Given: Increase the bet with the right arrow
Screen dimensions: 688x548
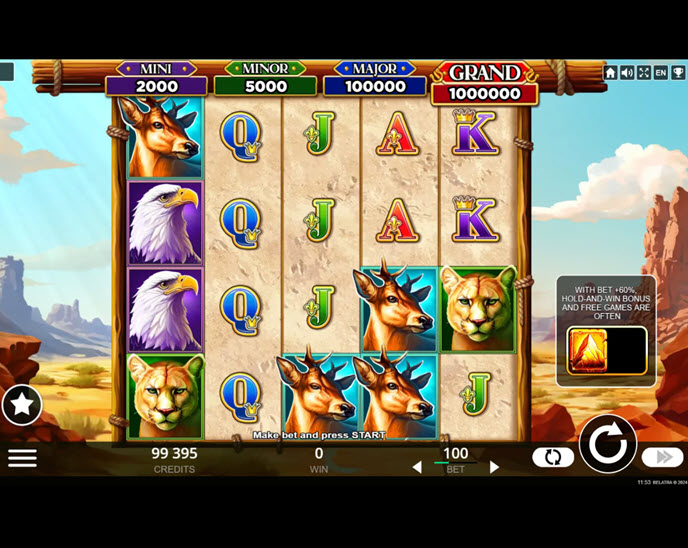Looking at the screenshot, I should click(x=494, y=467).
